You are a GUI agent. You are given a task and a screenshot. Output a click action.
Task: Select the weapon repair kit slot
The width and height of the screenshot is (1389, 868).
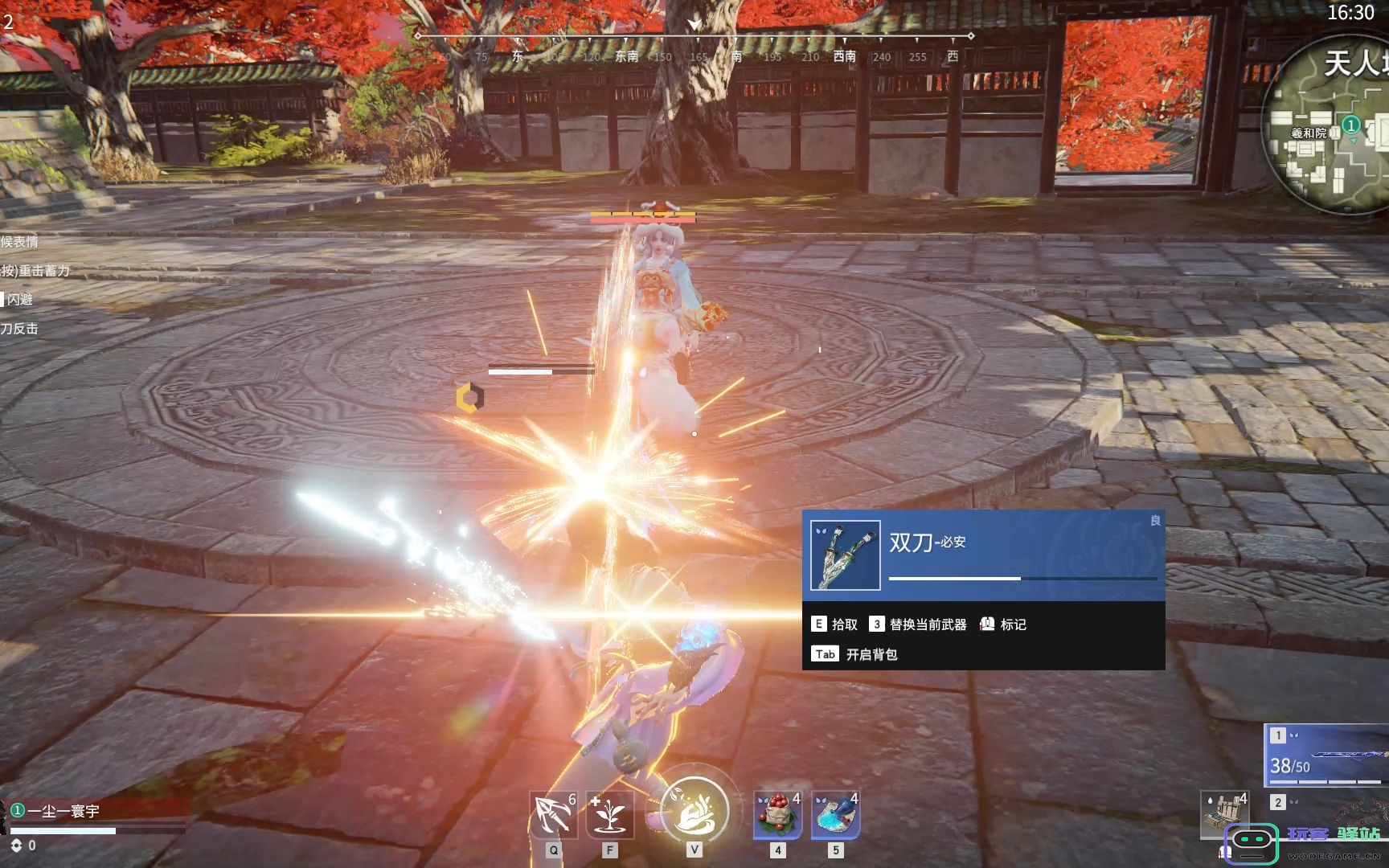click(1224, 813)
